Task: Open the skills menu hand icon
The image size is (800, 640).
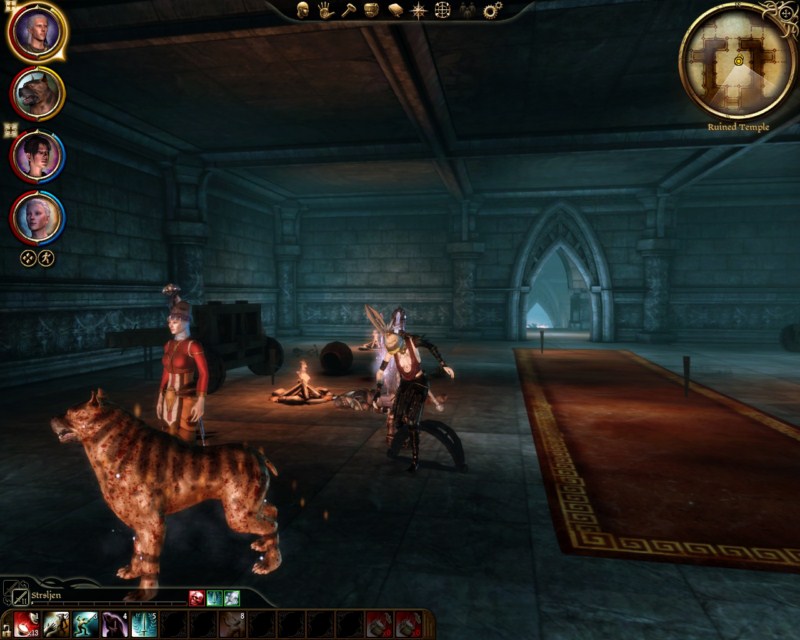Action: [325, 10]
